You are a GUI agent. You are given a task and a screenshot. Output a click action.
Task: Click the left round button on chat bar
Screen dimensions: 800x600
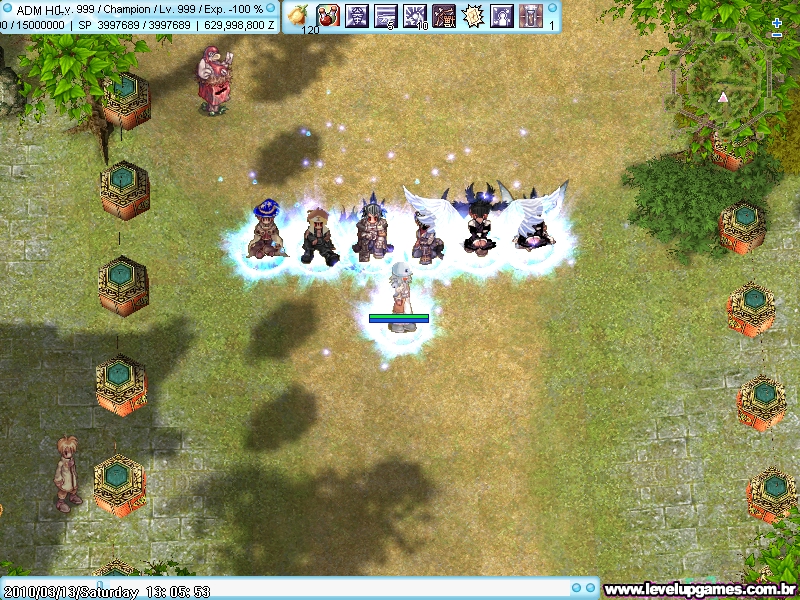(575, 589)
